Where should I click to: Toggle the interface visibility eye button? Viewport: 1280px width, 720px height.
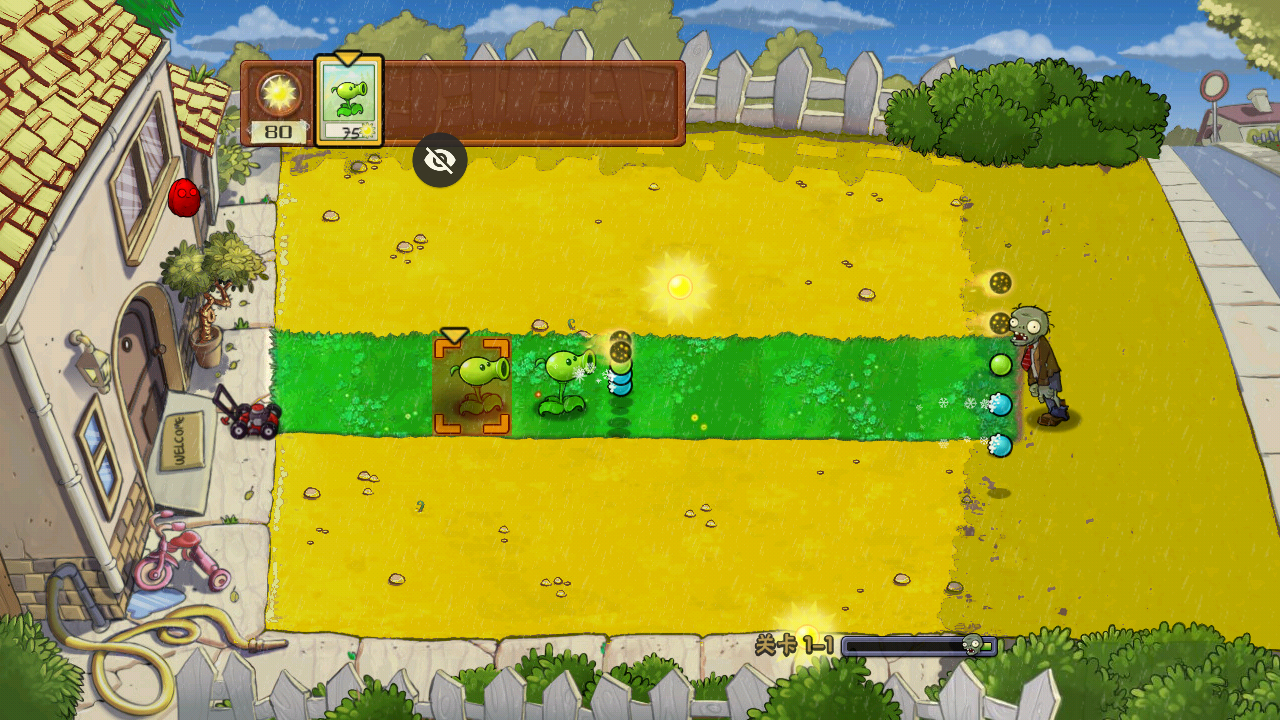pyautogui.click(x=440, y=158)
